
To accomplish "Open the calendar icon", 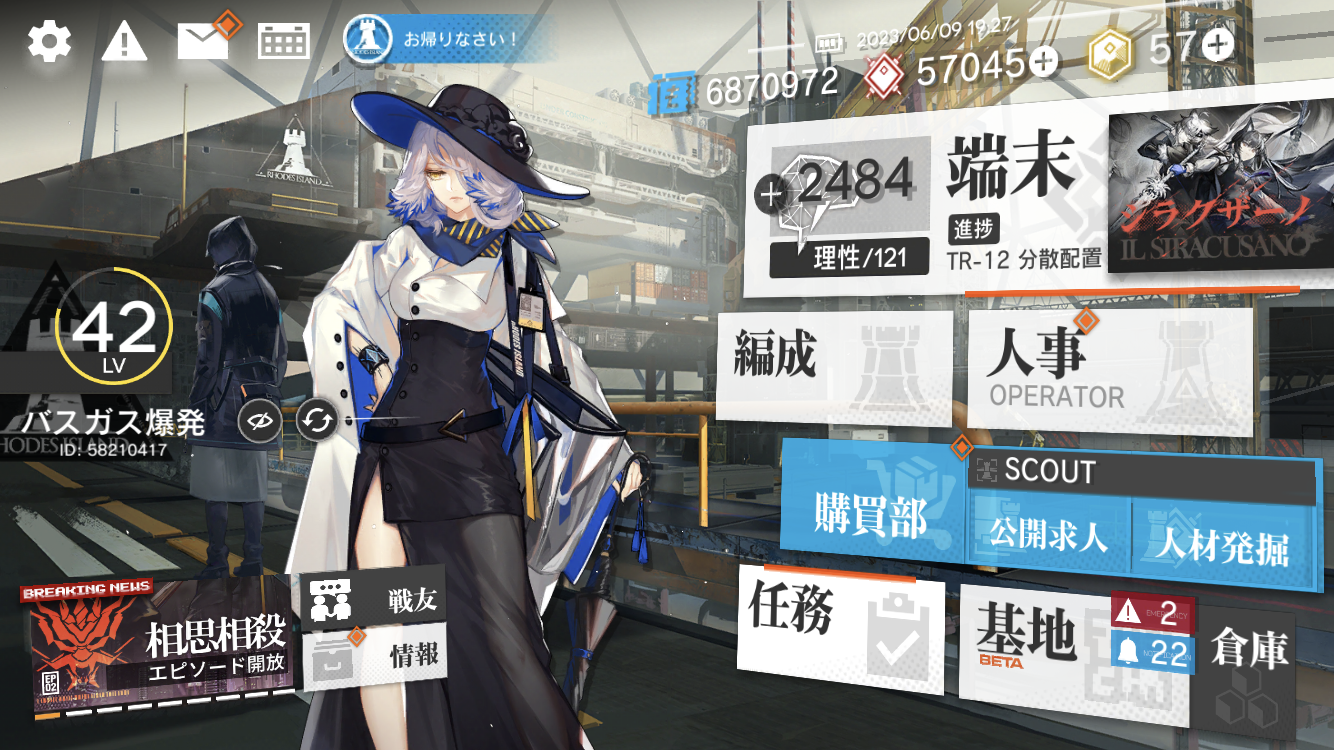I will point(284,41).
